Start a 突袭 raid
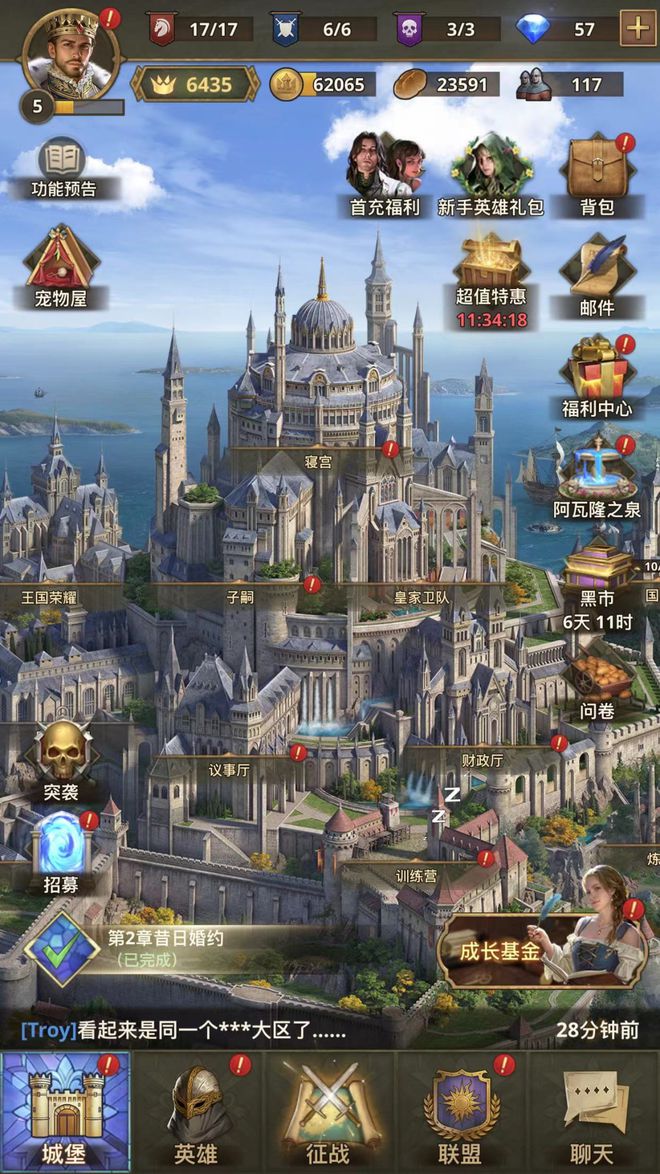This screenshot has width=660, height=1174. pyautogui.click(x=62, y=760)
